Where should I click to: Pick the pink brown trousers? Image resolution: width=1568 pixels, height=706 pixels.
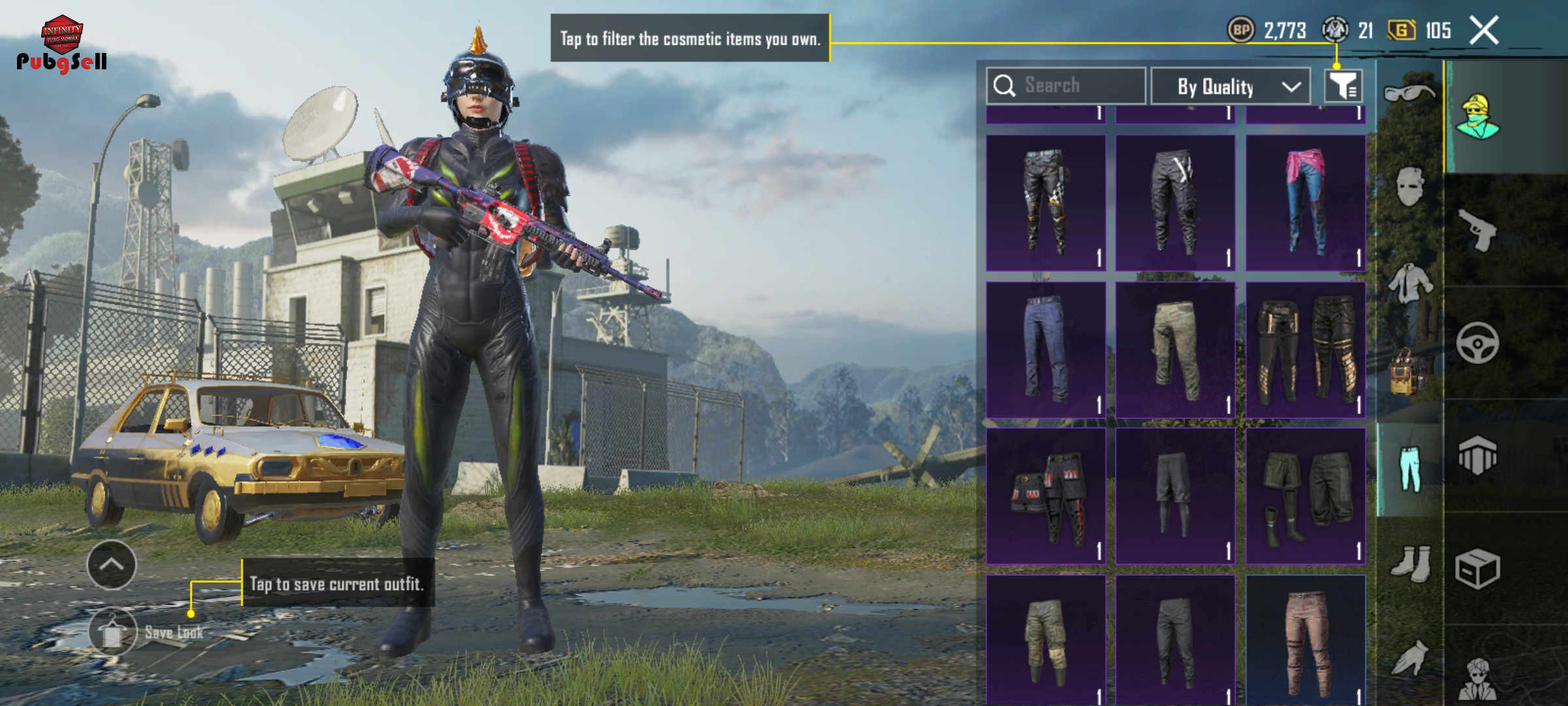[1305, 641]
